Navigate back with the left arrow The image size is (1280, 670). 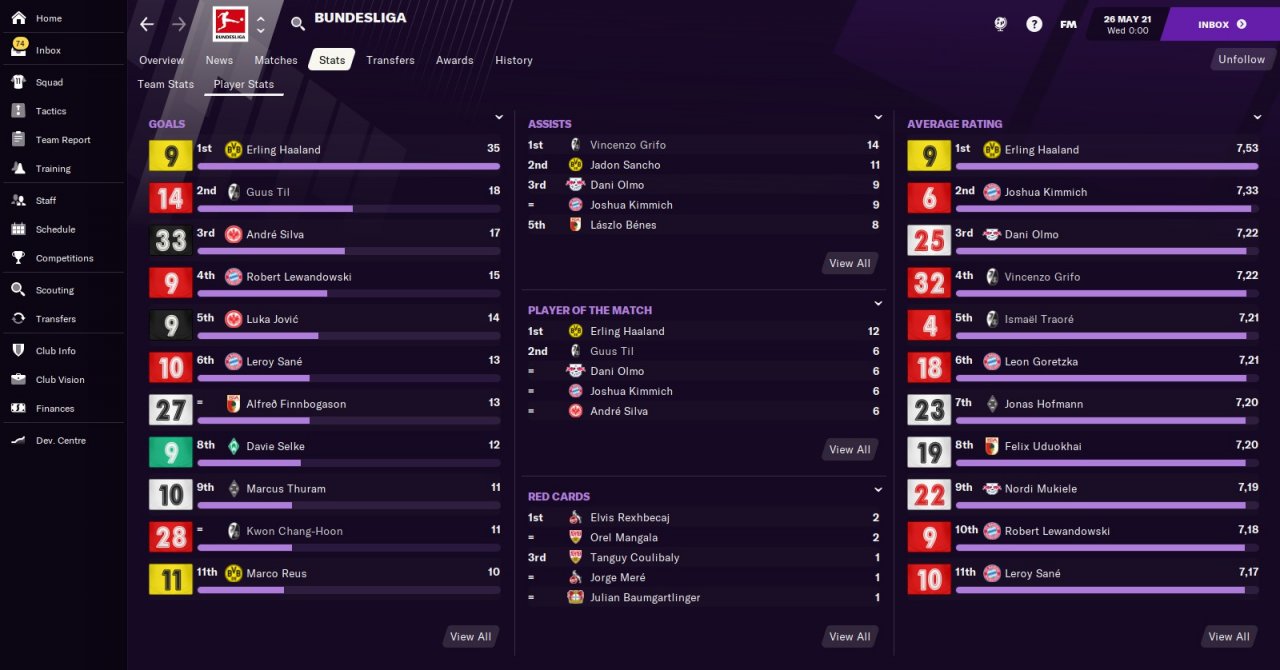pos(147,24)
